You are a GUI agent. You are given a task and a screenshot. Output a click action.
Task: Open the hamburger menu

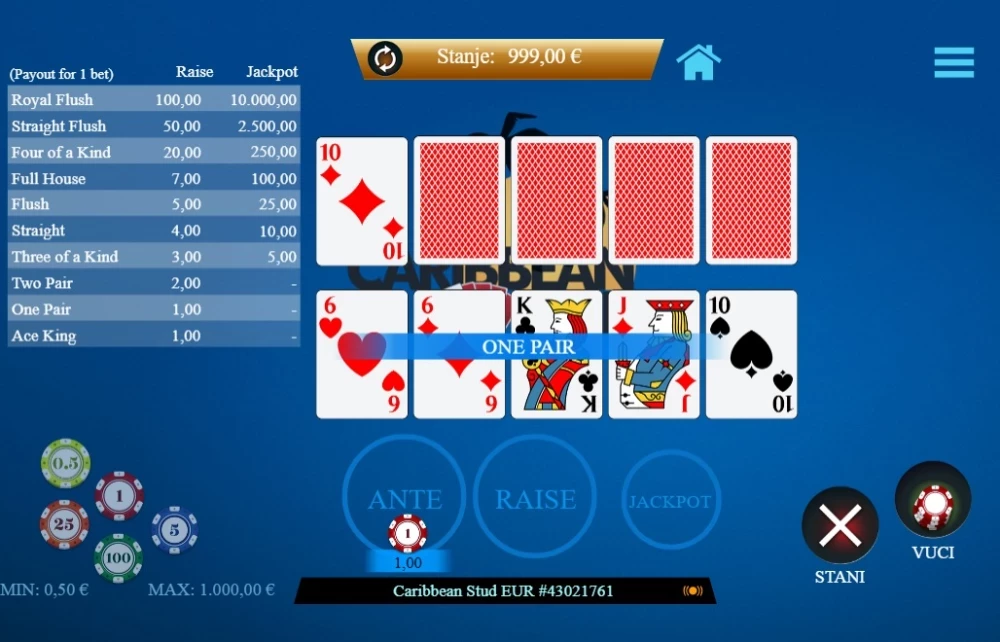[x=954, y=62]
